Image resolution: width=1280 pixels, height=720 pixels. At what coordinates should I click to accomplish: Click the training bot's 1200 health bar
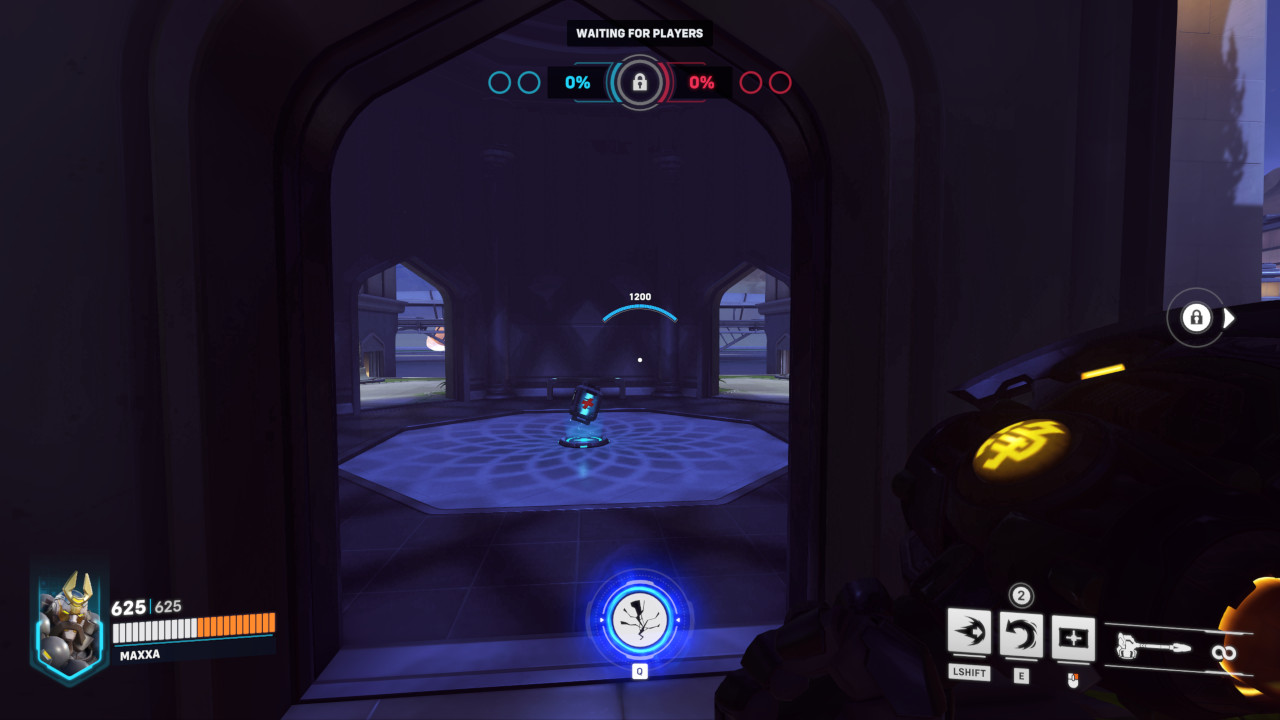pos(638,303)
